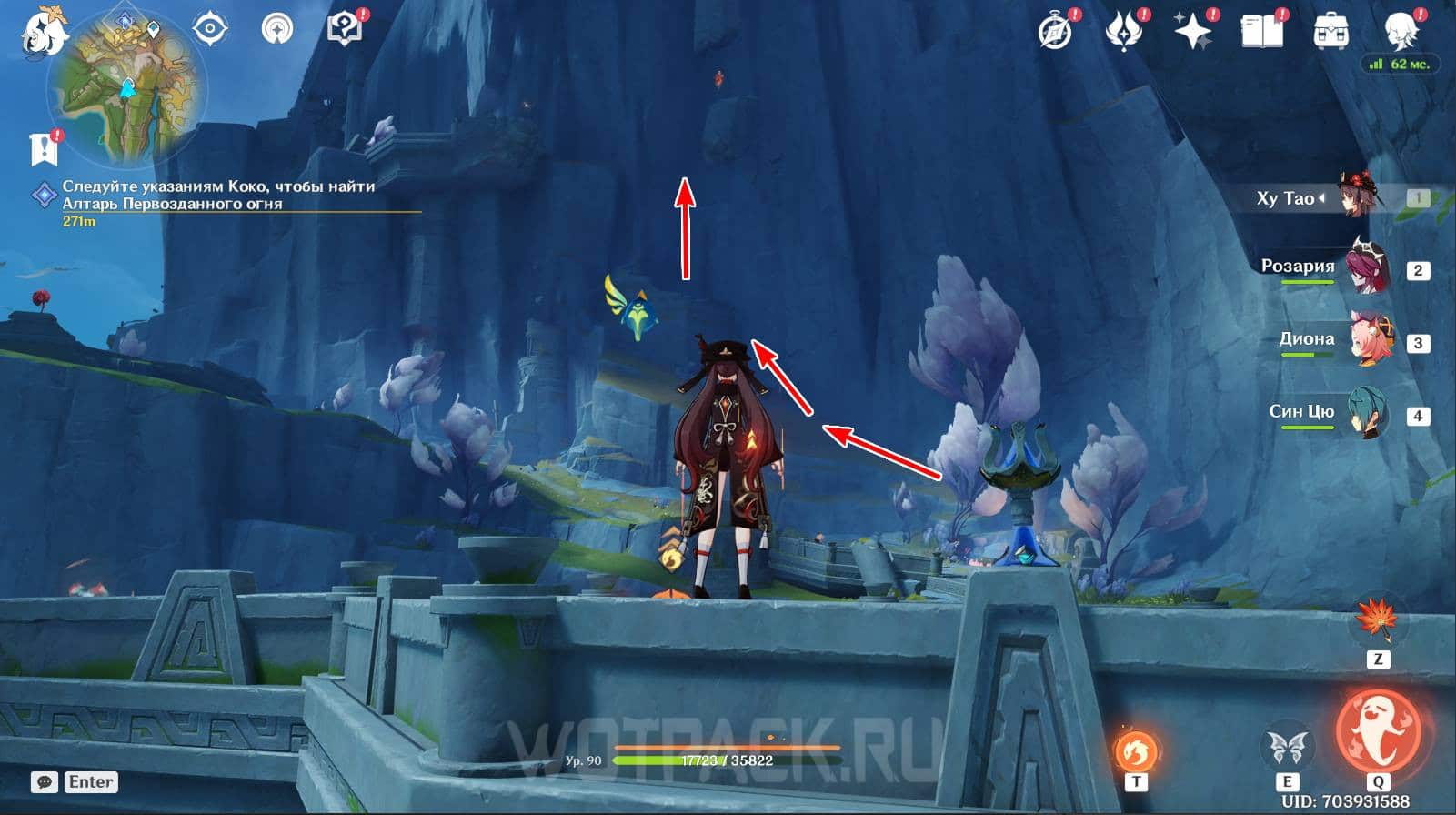Open the battle pass icon
The image size is (1456, 815).
pyautogui.click(x=1123, y=33)
